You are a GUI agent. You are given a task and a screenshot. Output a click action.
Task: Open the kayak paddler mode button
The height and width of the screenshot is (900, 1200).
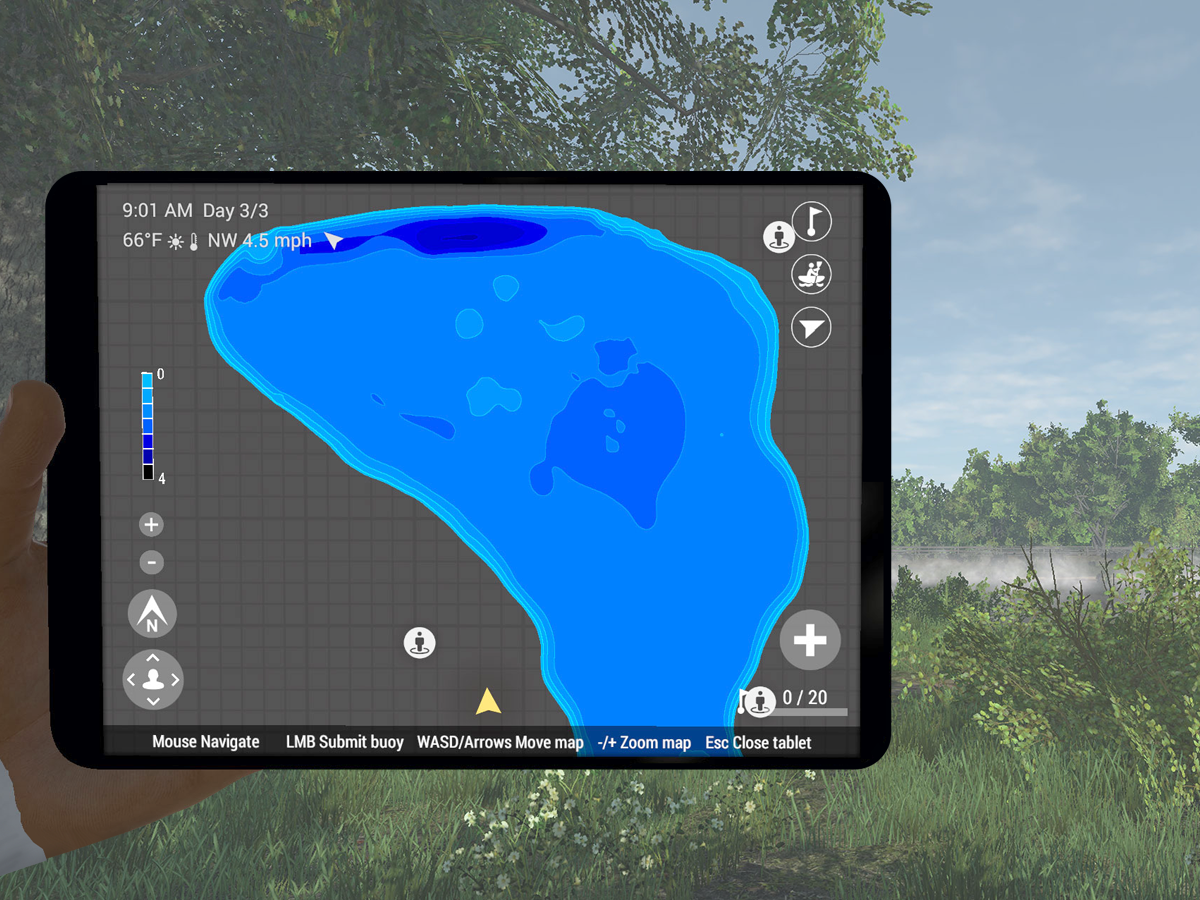pos(811,274)
